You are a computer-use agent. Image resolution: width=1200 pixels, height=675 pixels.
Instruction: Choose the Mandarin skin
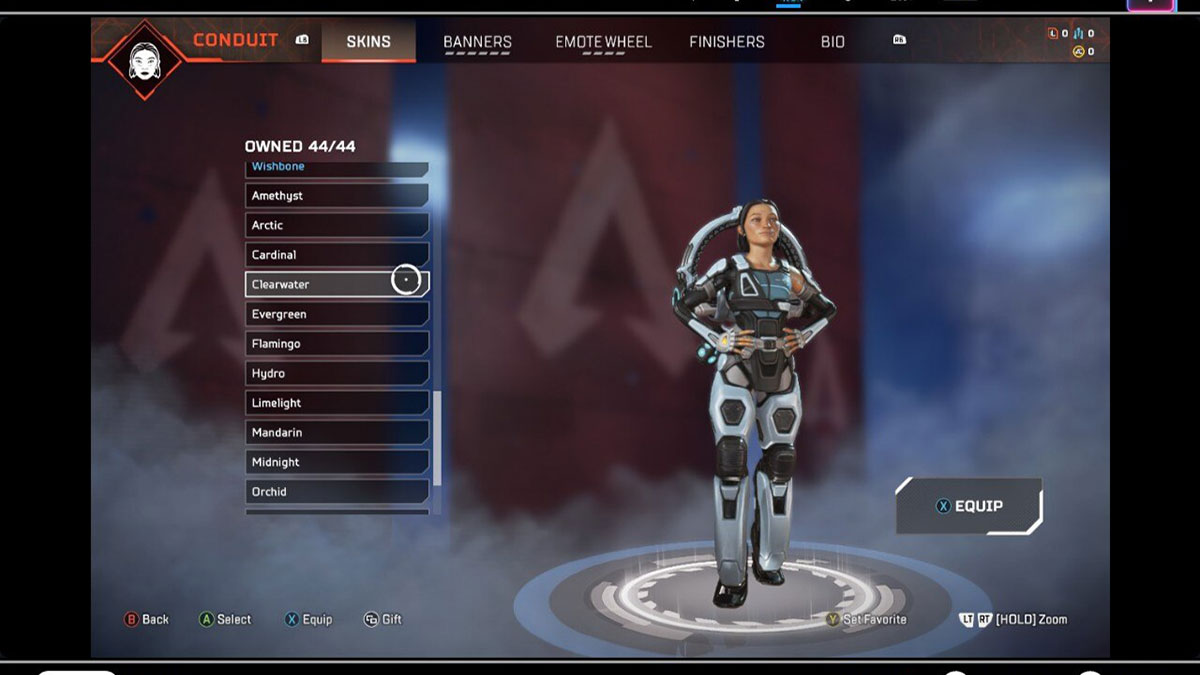click(336, 433)
